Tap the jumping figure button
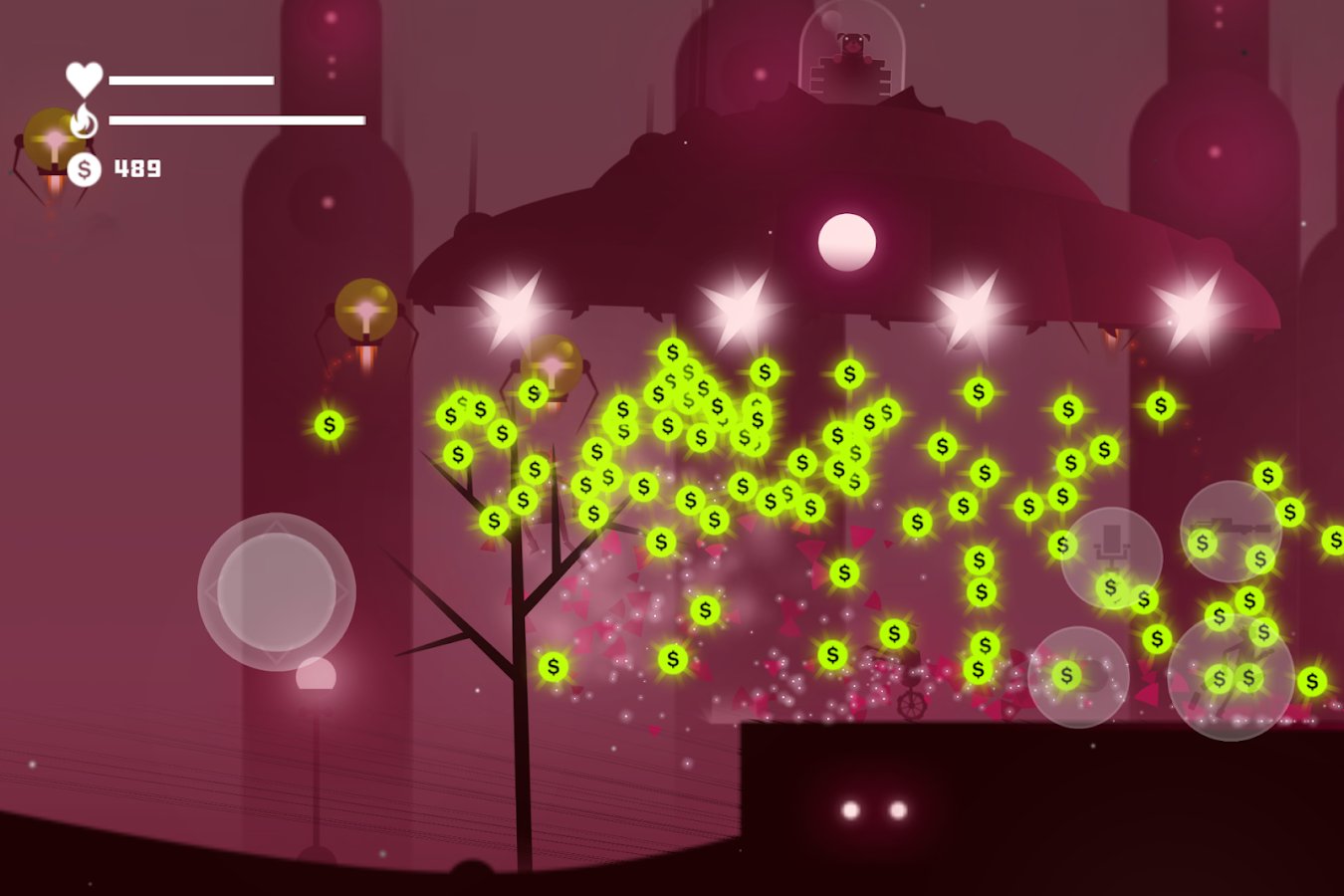The image size is (1344, 896). click(x=1231, y=678)
